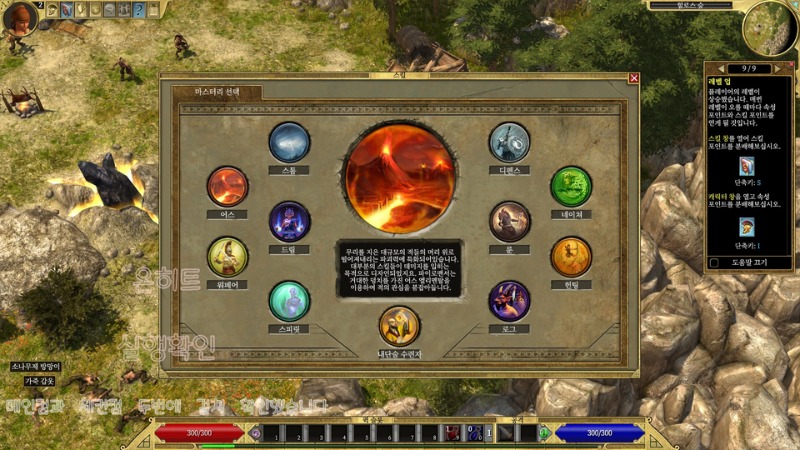Click the circular minimap
This screenshot has height=450, width=800.
pyautogui.click(x=770, y=26)
